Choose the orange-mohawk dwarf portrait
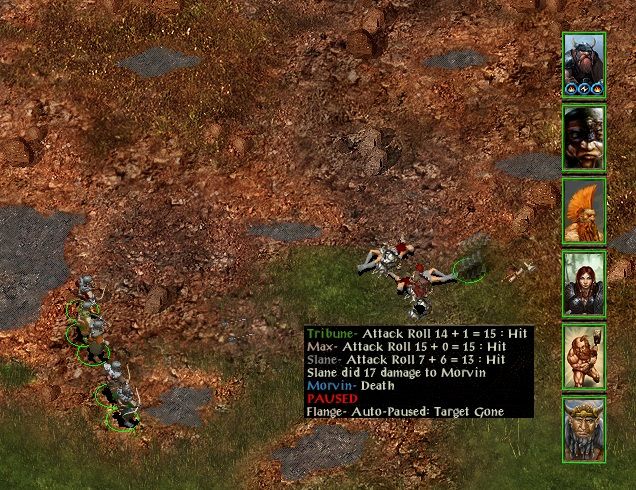Screen dimensions: 636x490 pos(584,210)
